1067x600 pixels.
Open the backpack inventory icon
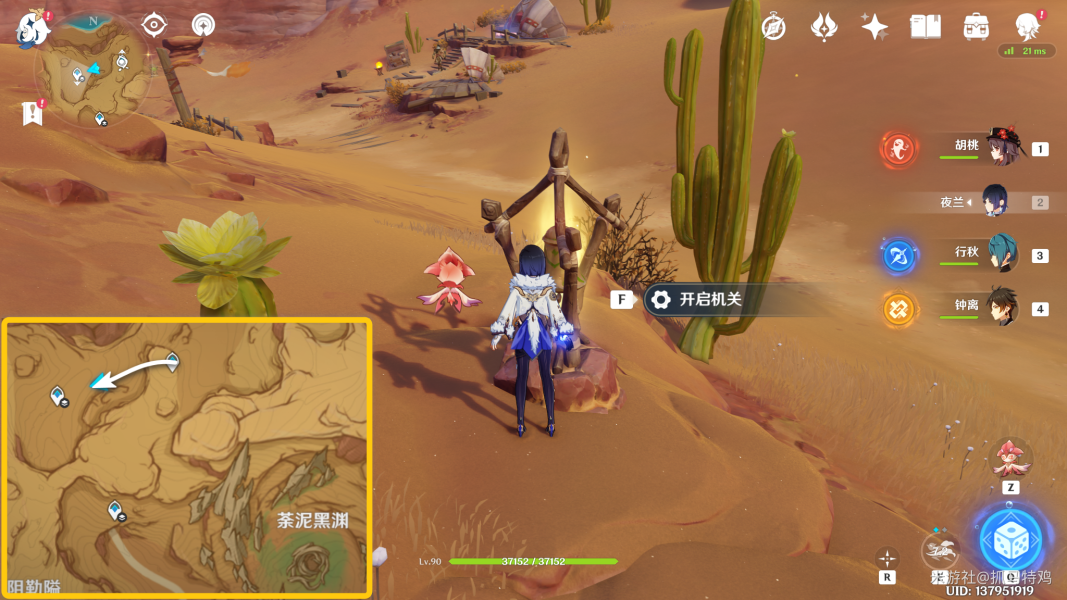(976, 27)
